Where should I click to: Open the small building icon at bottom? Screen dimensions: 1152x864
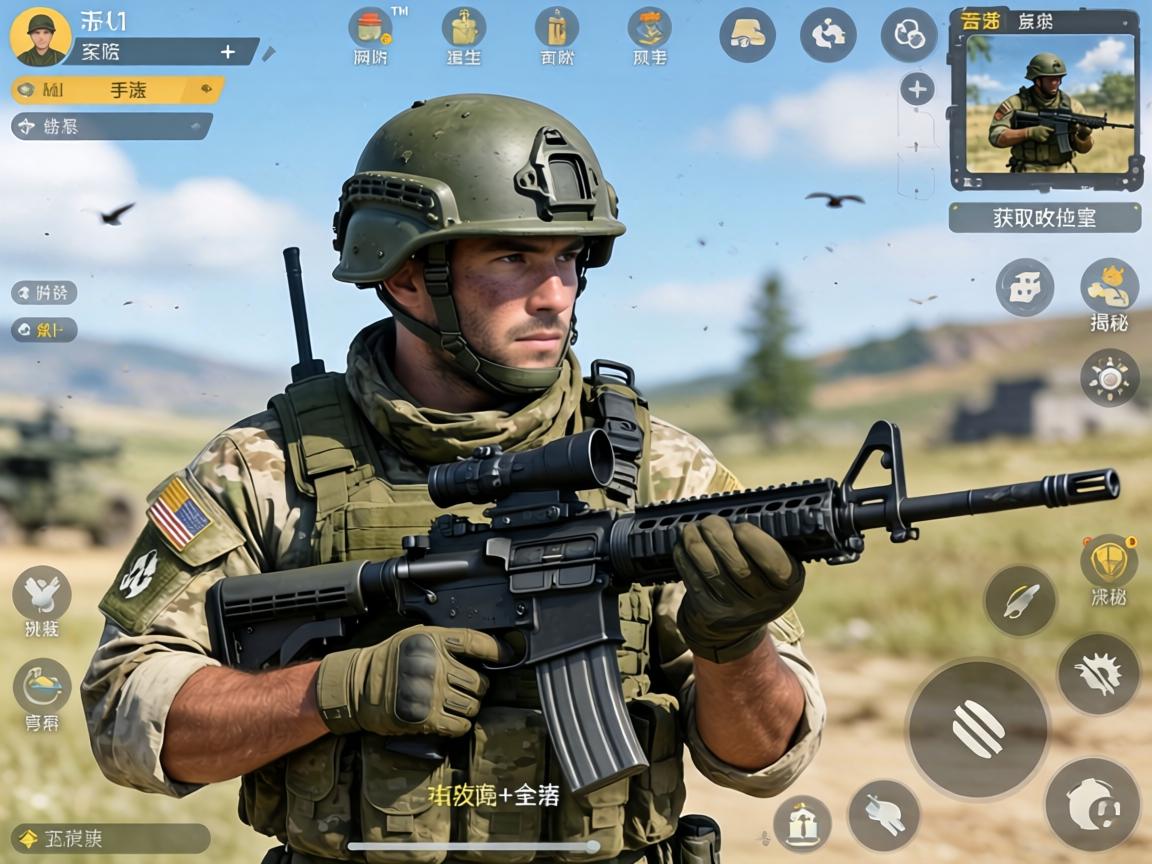[802, 823]
